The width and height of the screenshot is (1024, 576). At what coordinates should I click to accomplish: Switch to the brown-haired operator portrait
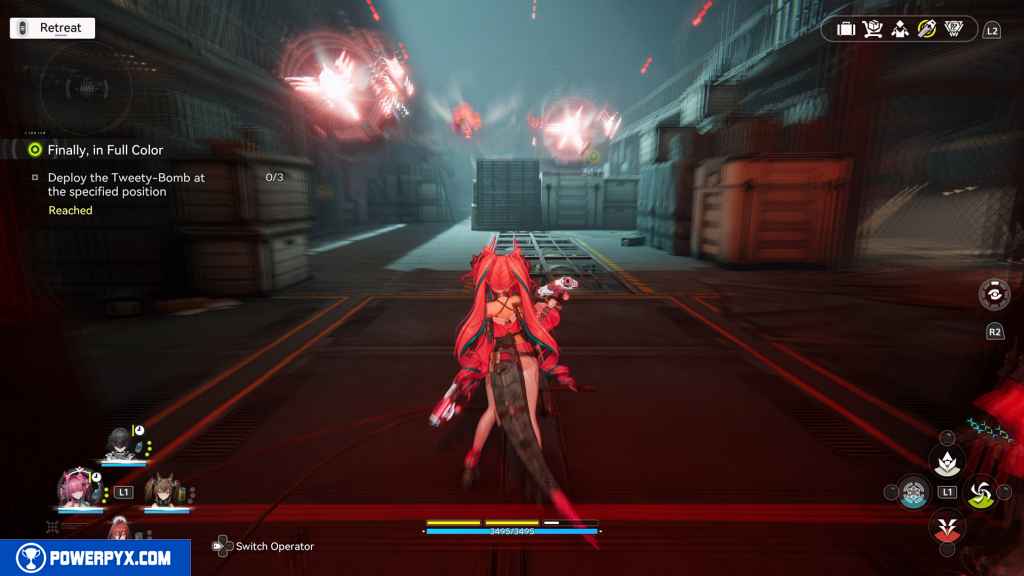162,490
